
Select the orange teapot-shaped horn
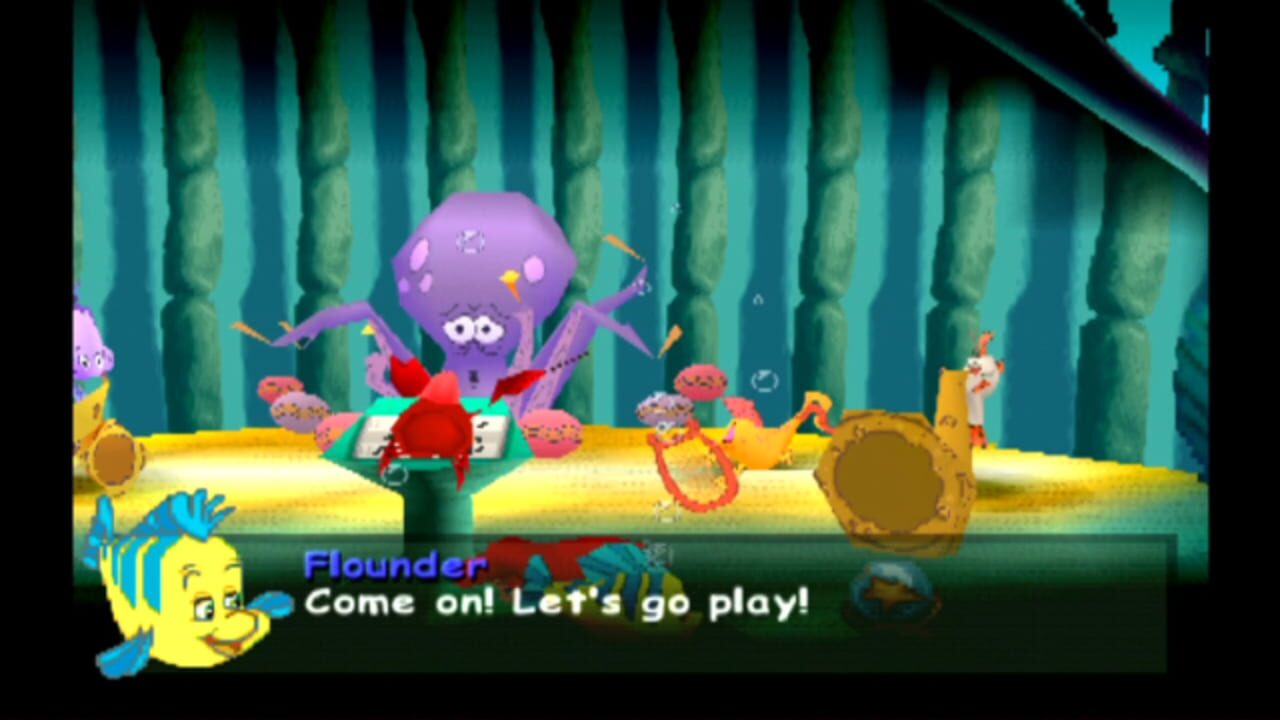[x=770, y=440]
